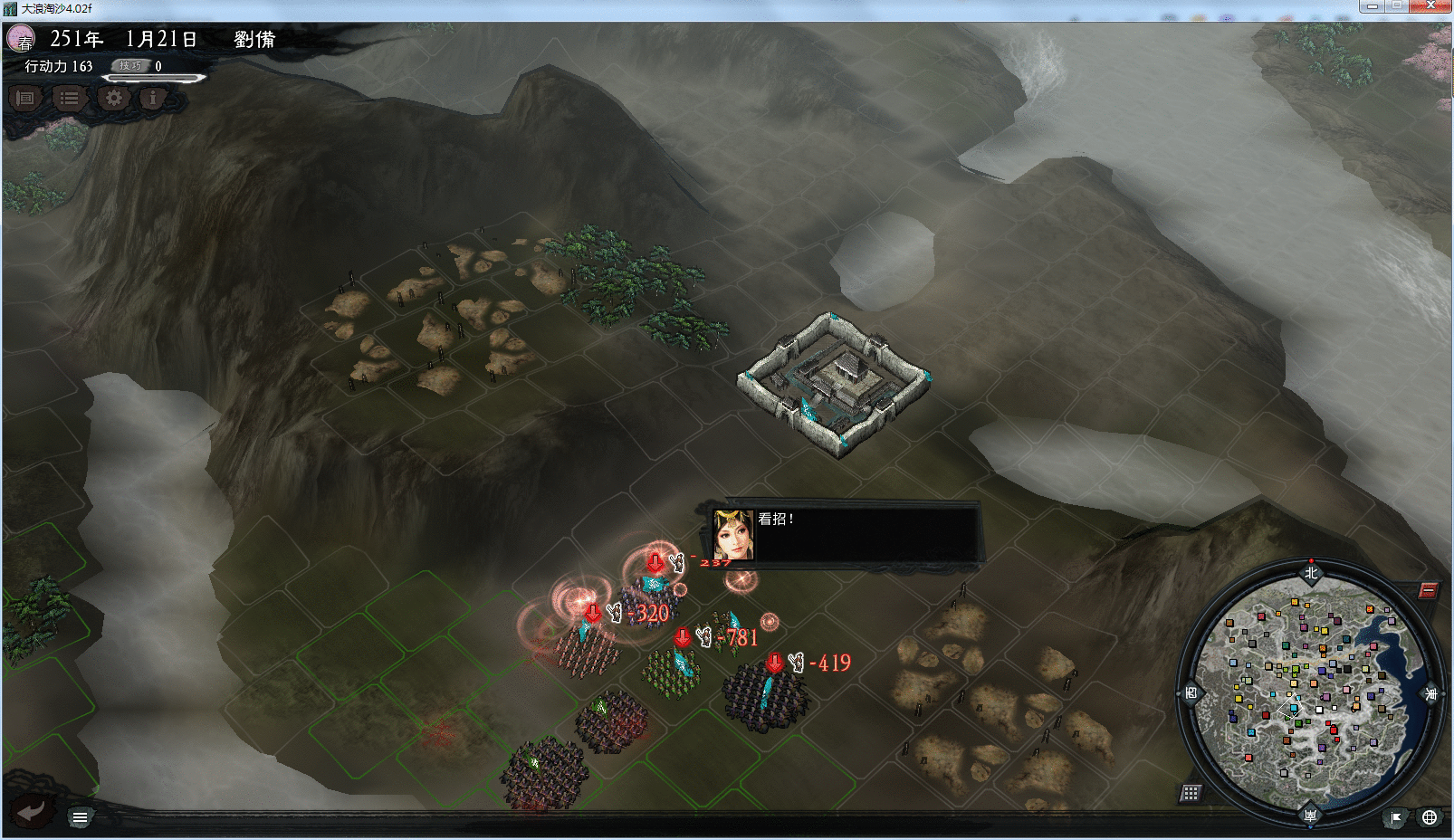
Task: Toggle the grid overlay beside the minimap
Action: pos(1191,794)
